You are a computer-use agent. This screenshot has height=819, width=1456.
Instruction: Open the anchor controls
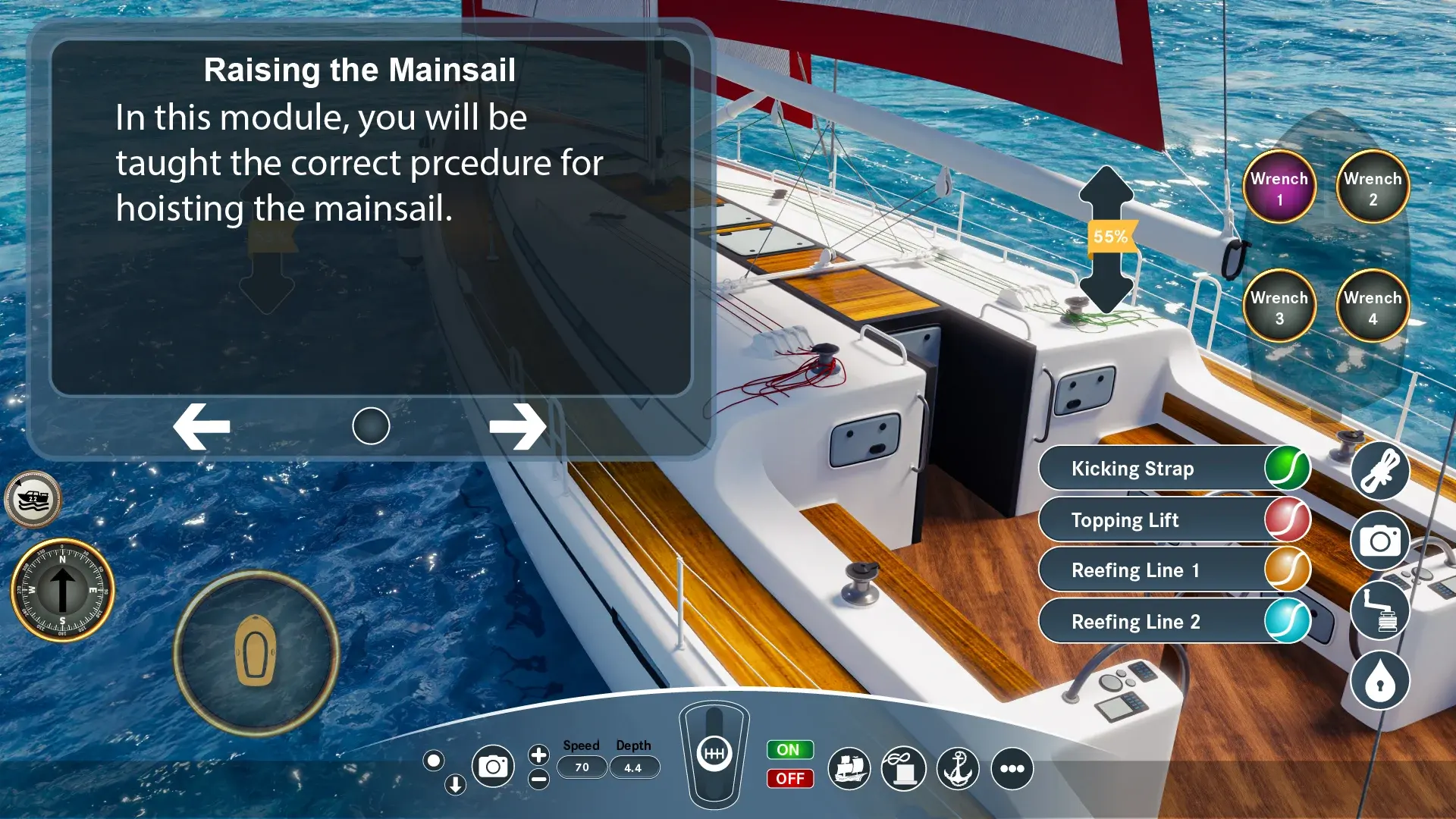coord(958,769)
